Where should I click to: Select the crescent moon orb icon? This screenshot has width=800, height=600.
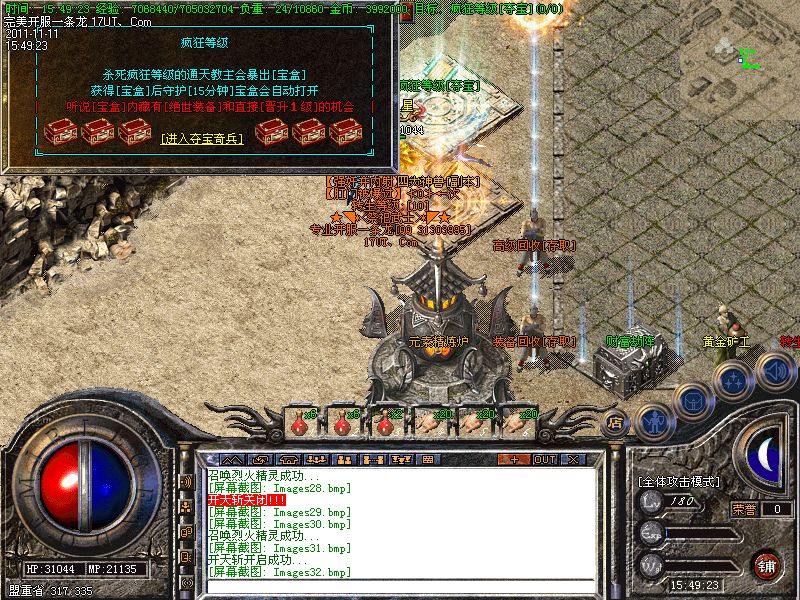[765, 453]
